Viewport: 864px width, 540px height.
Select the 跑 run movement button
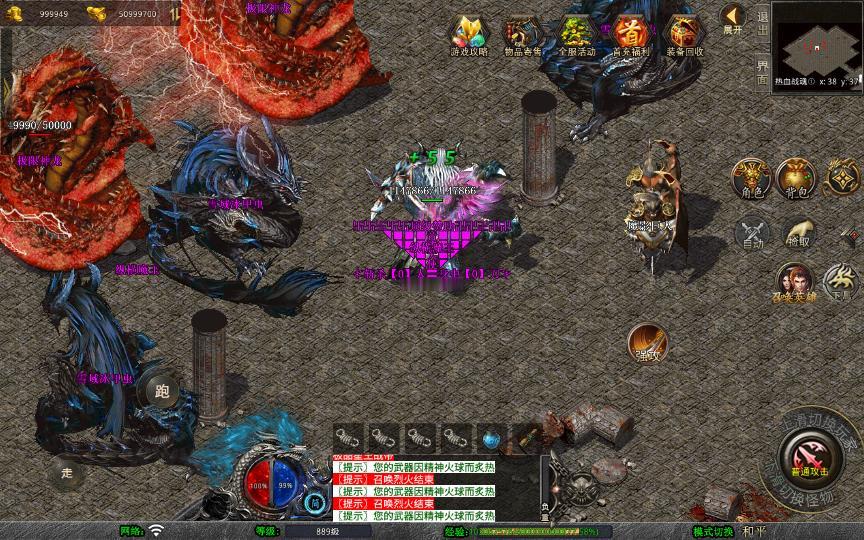point(162,392)
